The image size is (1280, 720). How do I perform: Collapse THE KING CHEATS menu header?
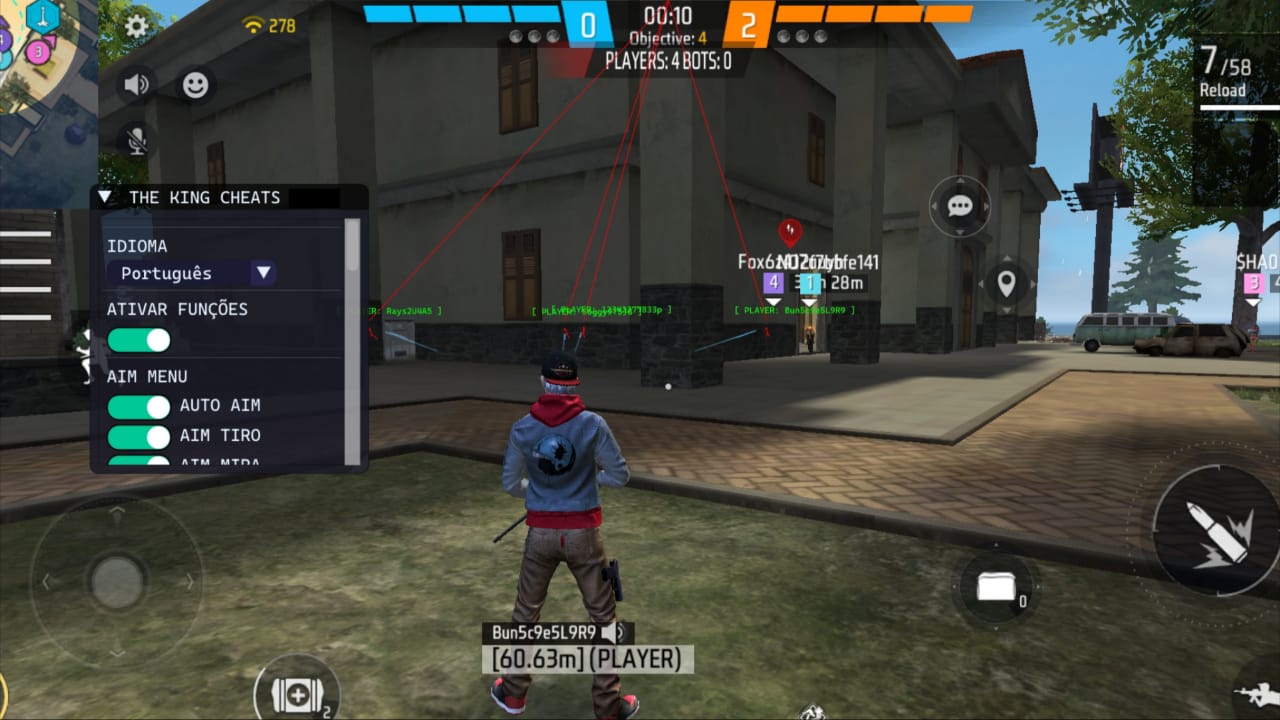coord(105,197)
